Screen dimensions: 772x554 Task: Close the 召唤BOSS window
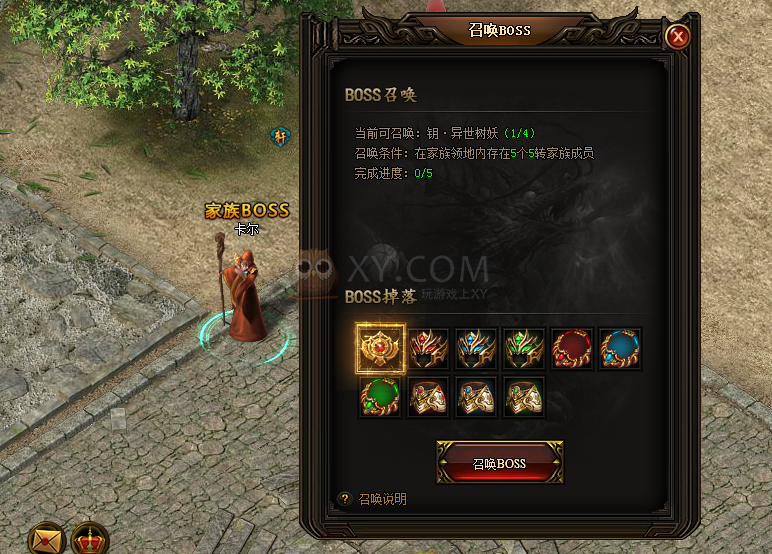[678, 37]
